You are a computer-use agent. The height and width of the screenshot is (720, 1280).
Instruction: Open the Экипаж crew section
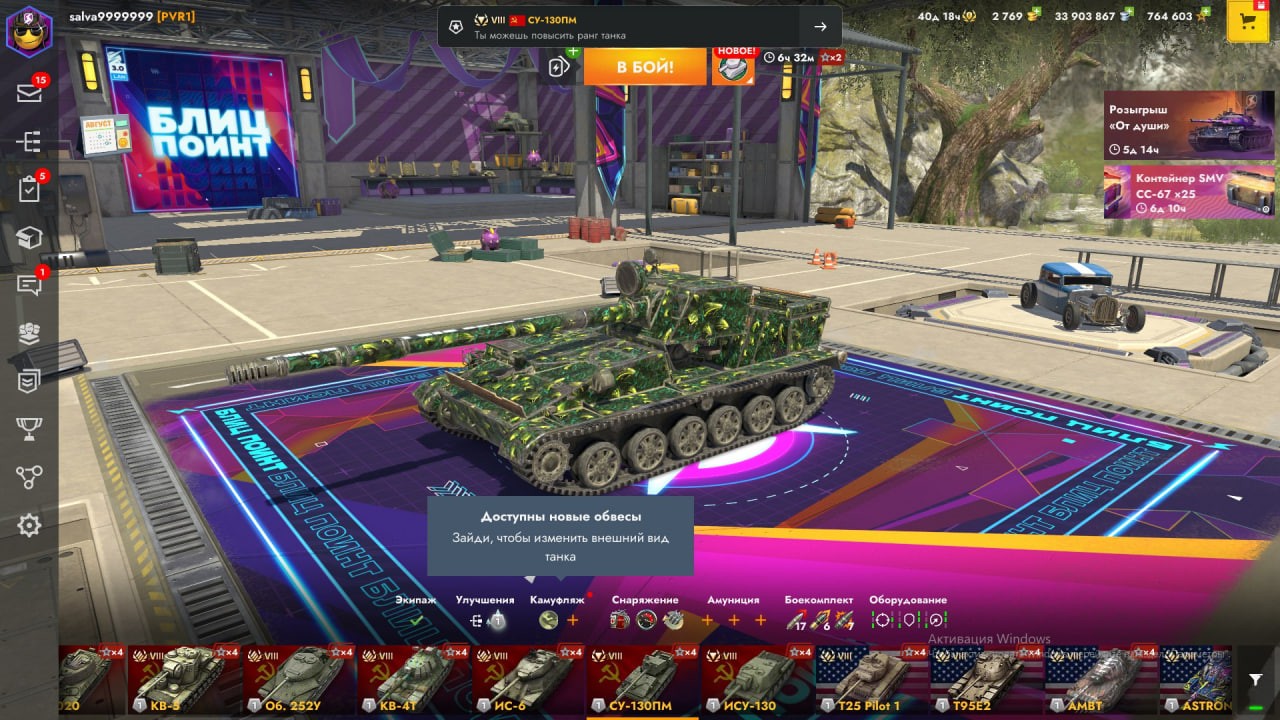click(415, 620)
